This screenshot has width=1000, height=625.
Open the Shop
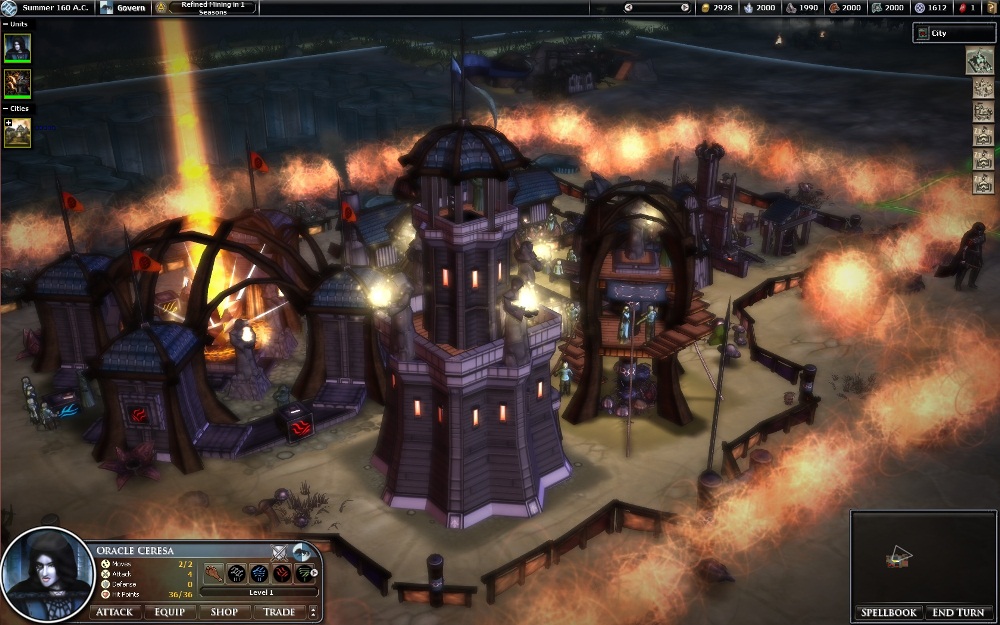[224, 612]
